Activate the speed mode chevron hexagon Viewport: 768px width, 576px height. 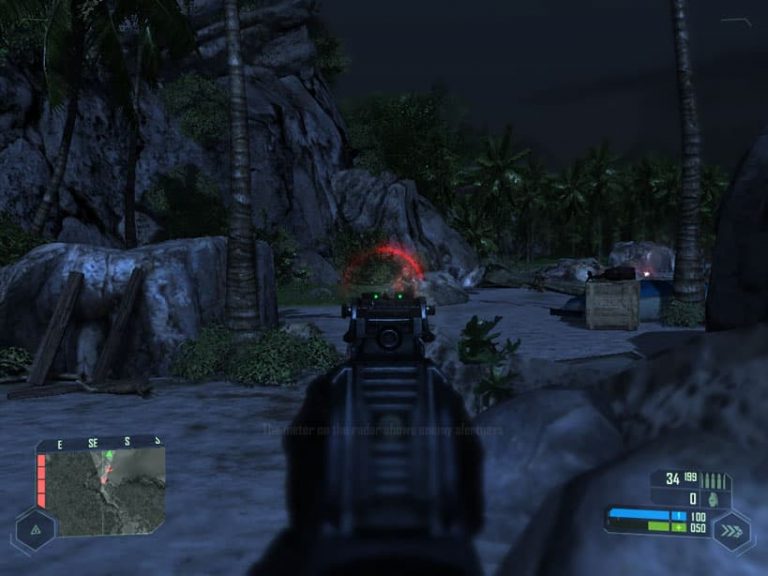[x=734, y=527]
